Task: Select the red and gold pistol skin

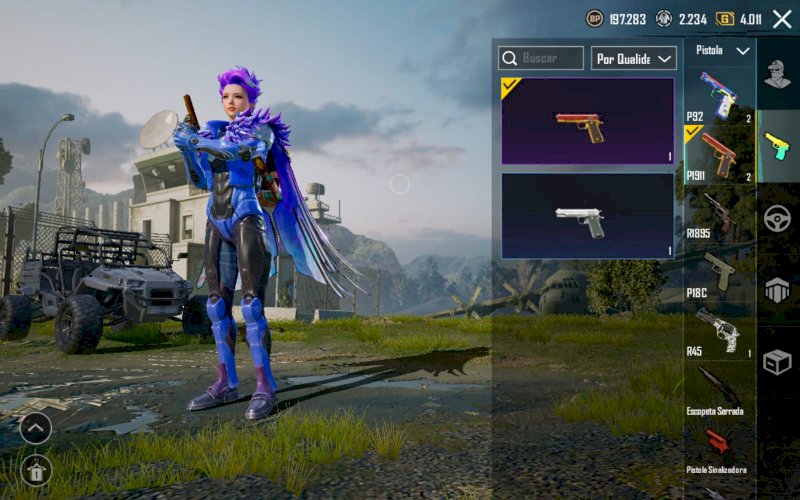Action: (x=587, y=121)
